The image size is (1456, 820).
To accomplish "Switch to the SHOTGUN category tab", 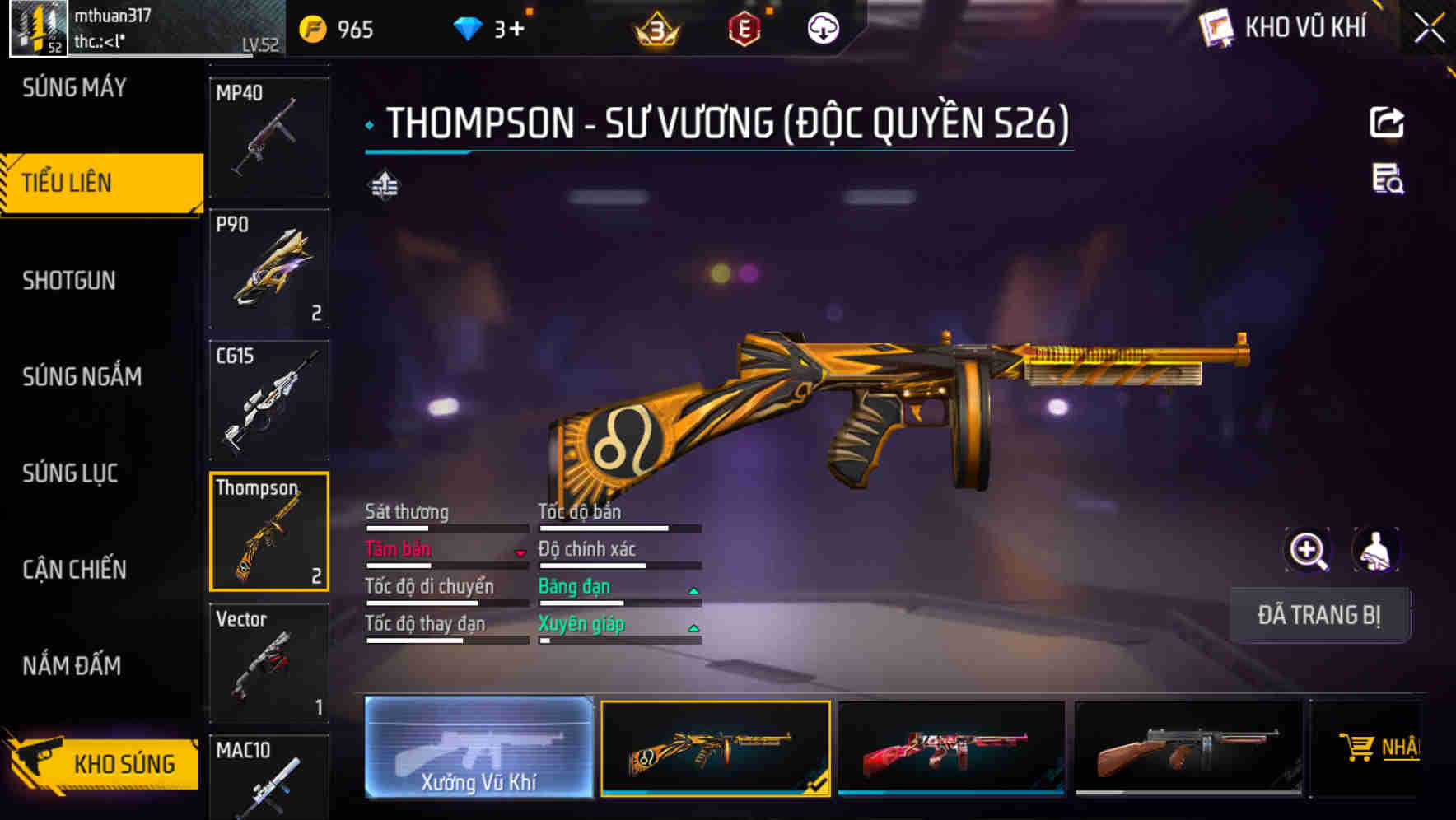I will tap(69, 280).
